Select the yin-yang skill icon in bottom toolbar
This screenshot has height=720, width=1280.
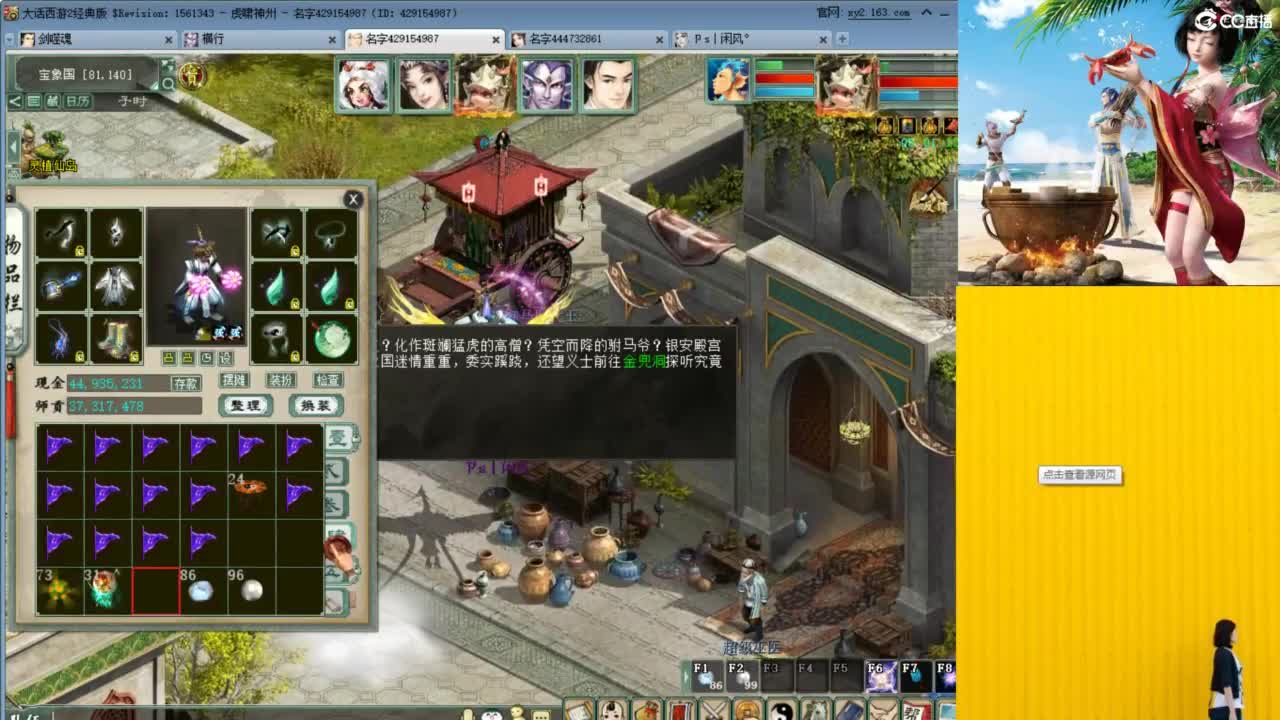(x=782, y=708)
